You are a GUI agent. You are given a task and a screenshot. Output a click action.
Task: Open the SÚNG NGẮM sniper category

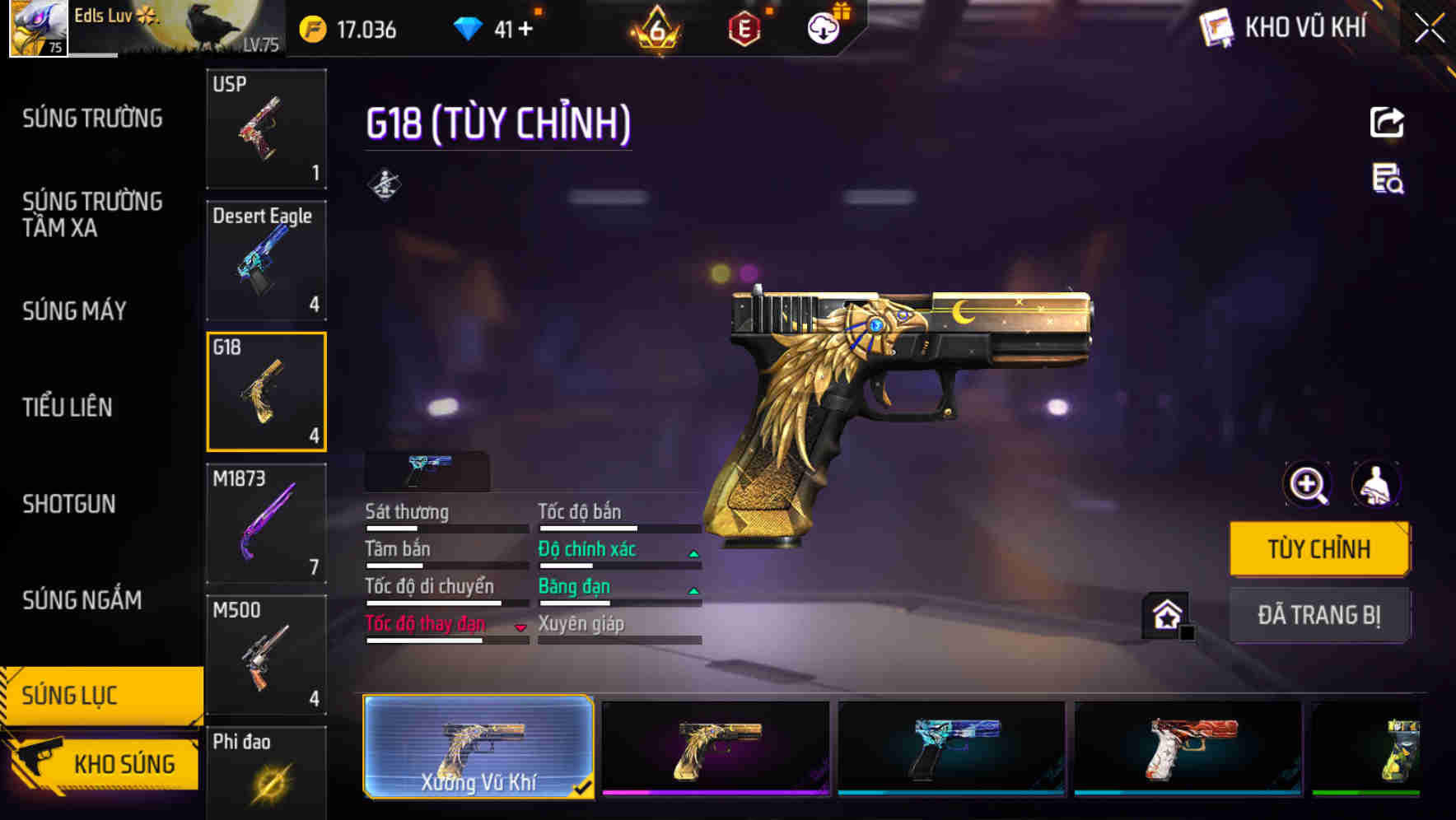click(x=81, y=601)
